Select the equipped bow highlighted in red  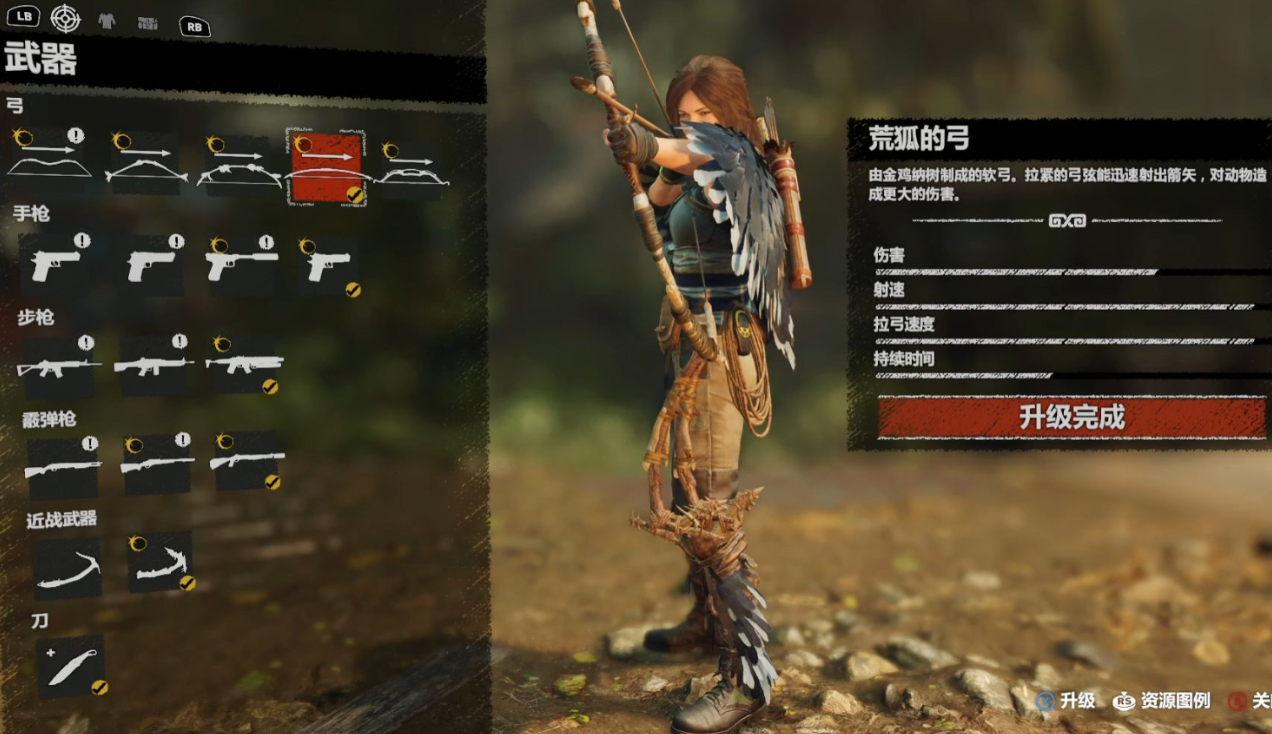pos(326,166)
